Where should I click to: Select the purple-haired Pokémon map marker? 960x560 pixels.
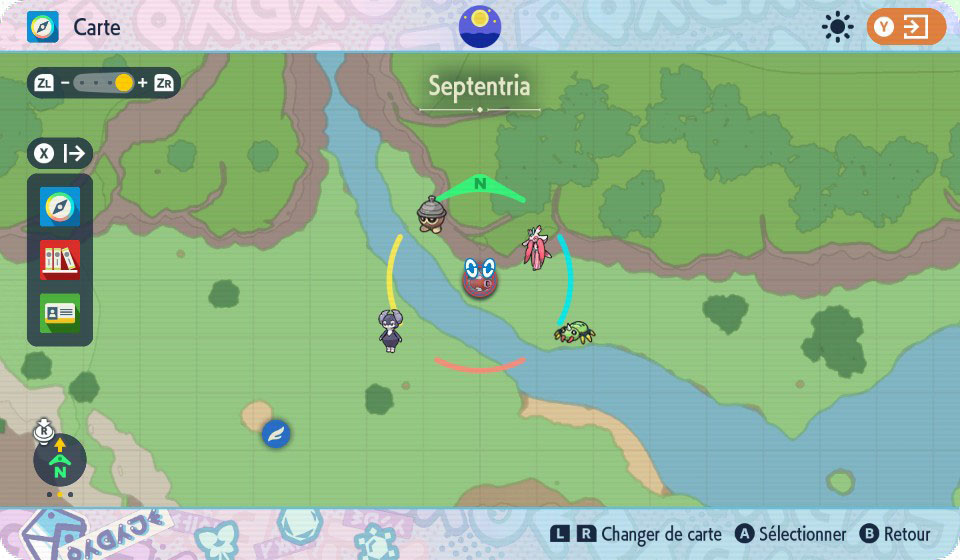tap(390, 330)
